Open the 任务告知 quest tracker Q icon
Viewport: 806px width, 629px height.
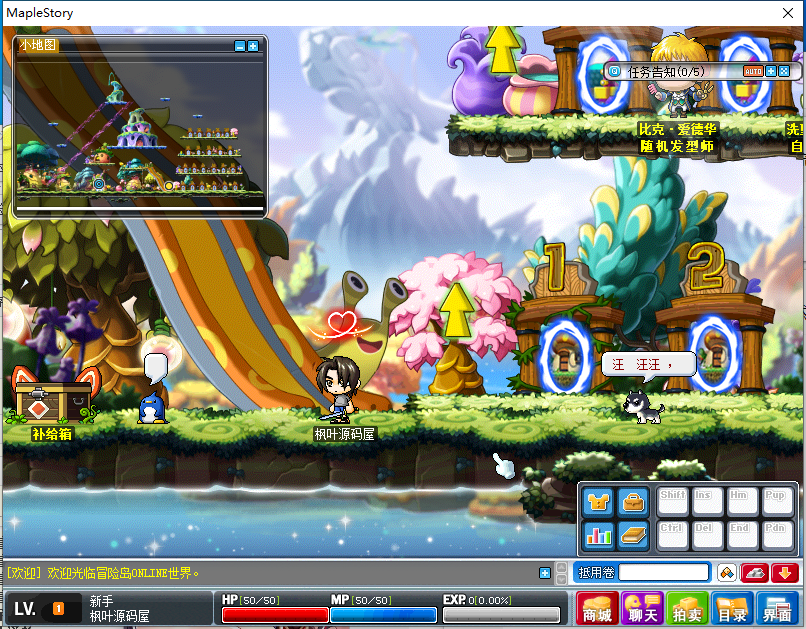click(x=614, y=71)
